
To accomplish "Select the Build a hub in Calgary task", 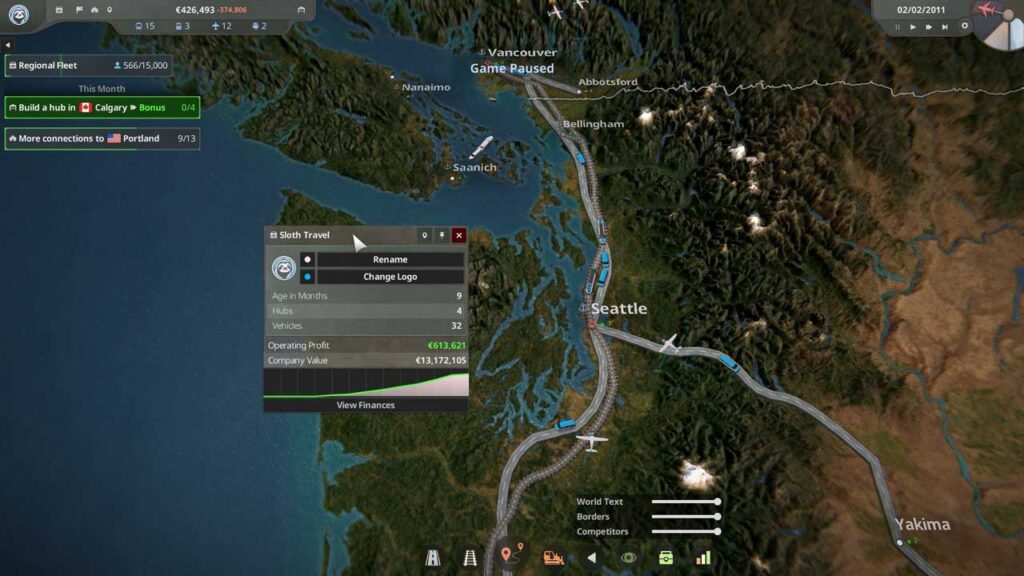I will (x=102, y=107).
